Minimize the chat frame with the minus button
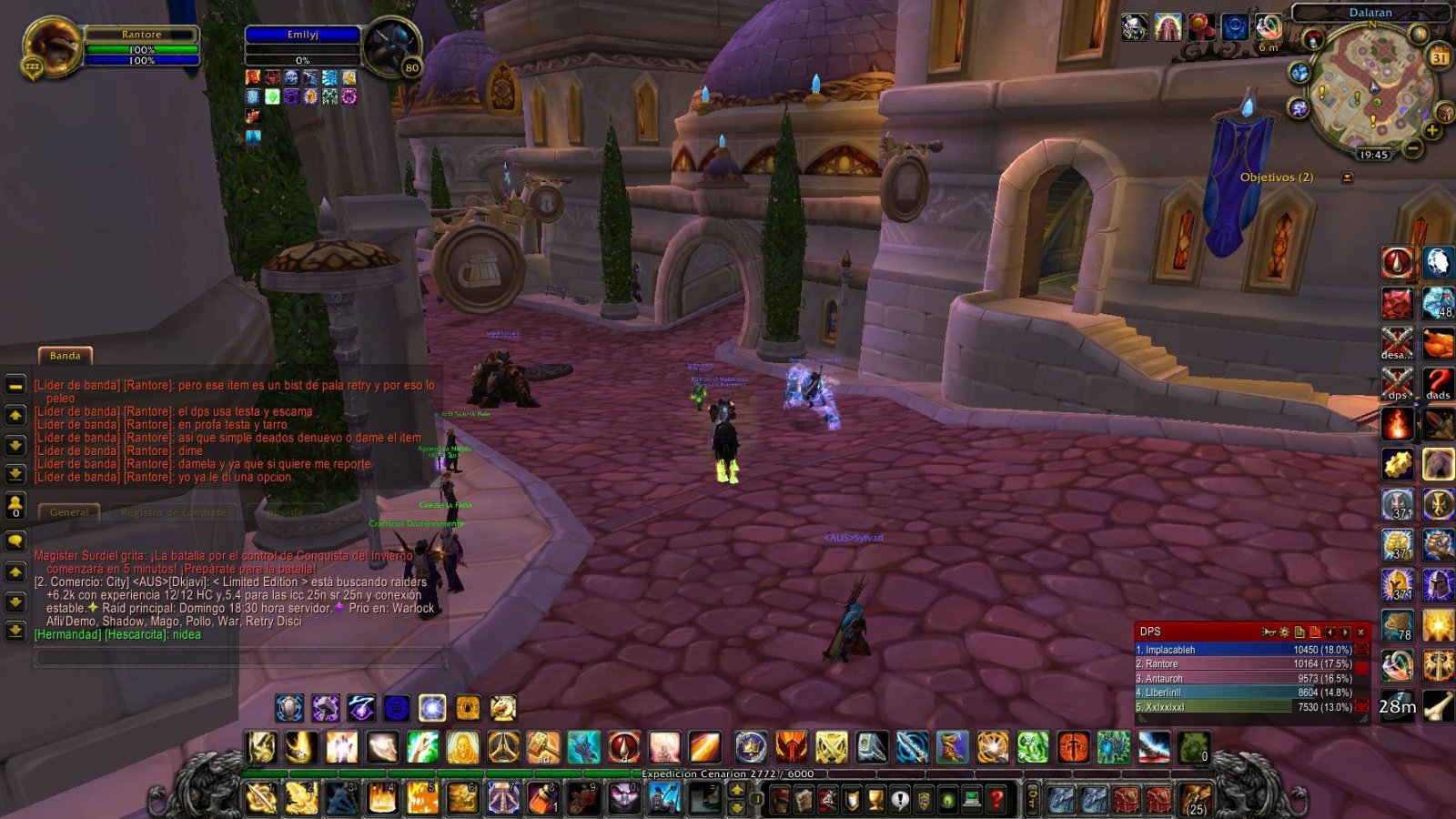 (15, 387)
